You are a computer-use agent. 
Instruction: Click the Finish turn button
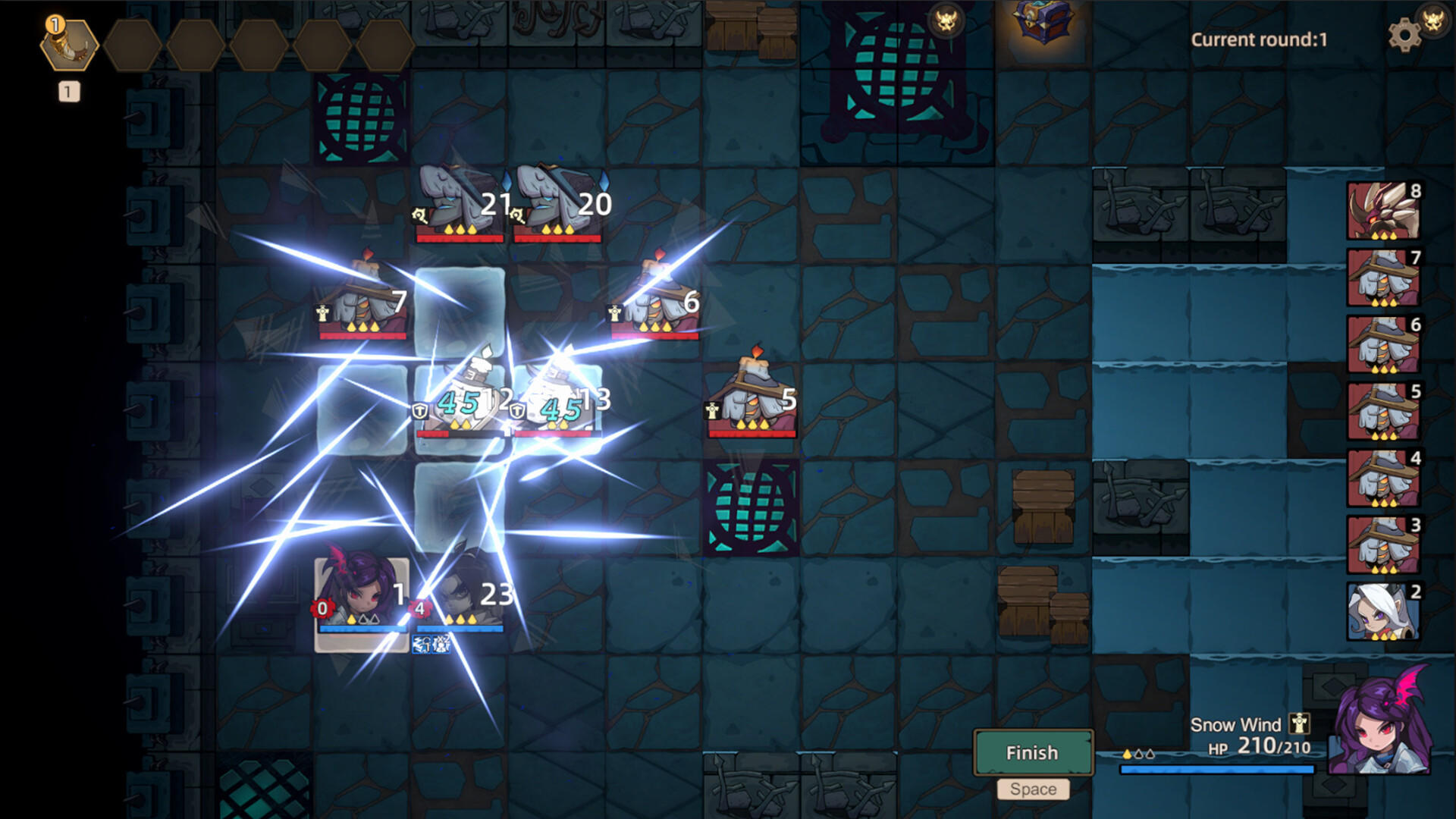[1032, 752]
